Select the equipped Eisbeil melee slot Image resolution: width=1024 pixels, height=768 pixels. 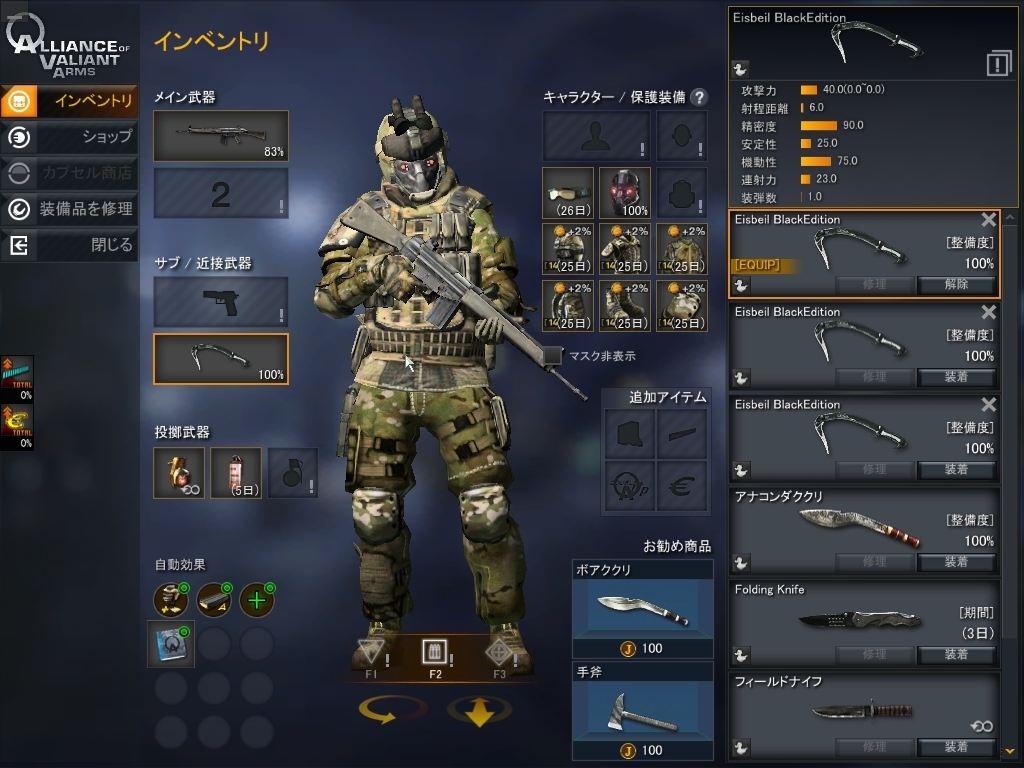pos(221,359)
